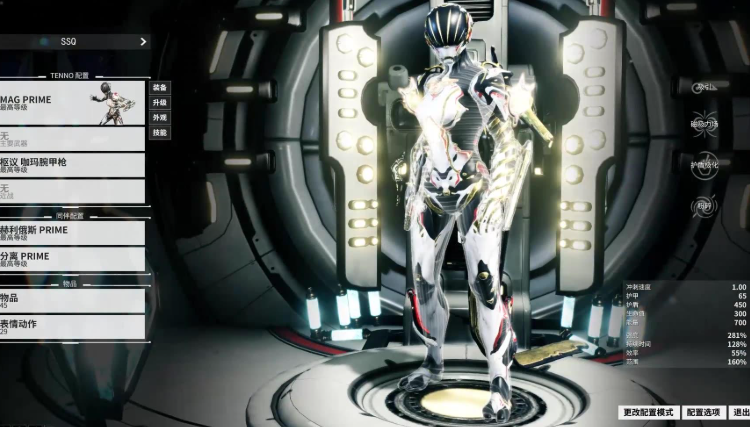Viewport: 750px width, 427px height.
Task: Click the 升级 (Upgrade) button
Action: (160, 102)
